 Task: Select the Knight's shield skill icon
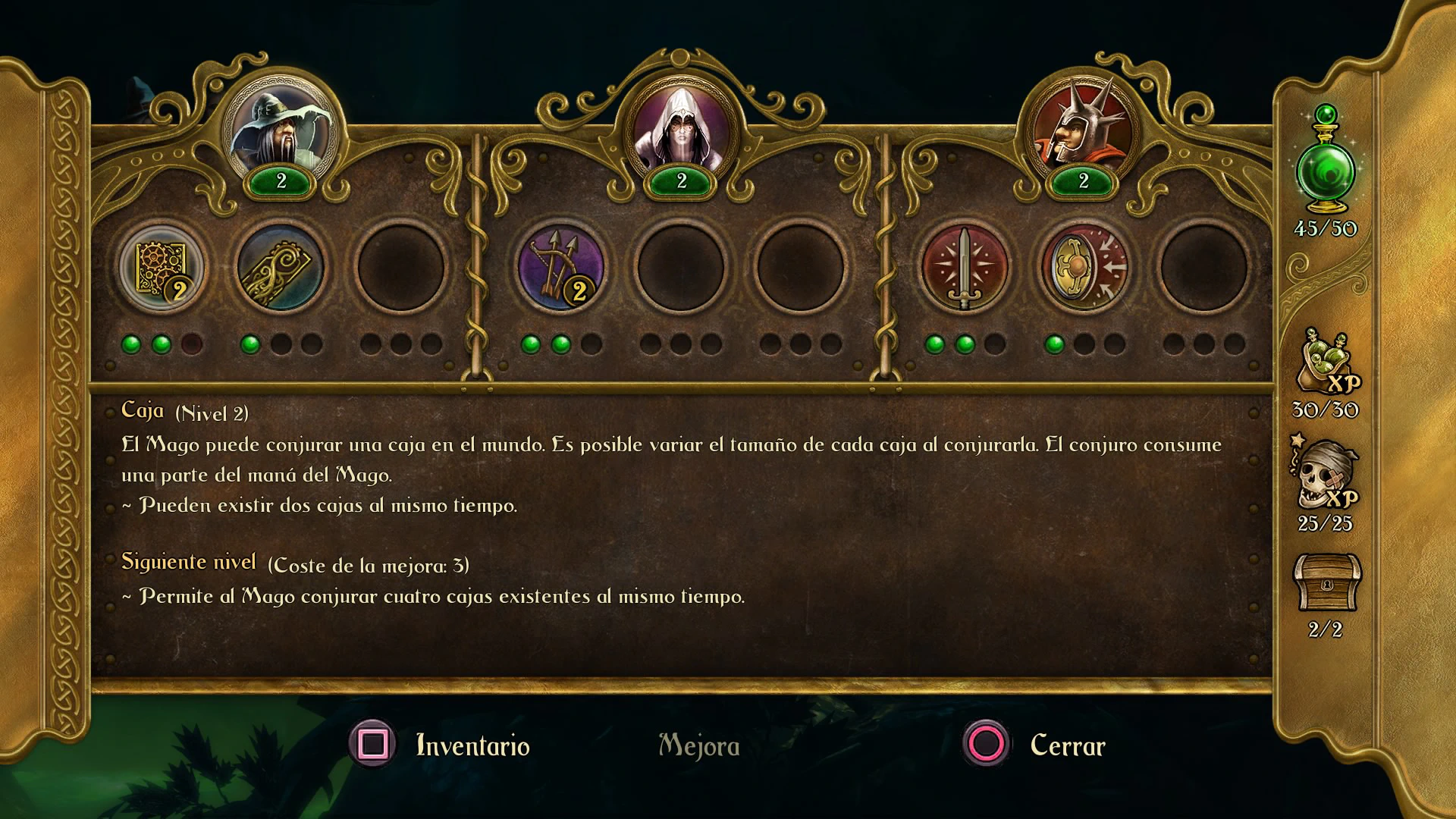pyautogui.click(x=1084, y=268)
